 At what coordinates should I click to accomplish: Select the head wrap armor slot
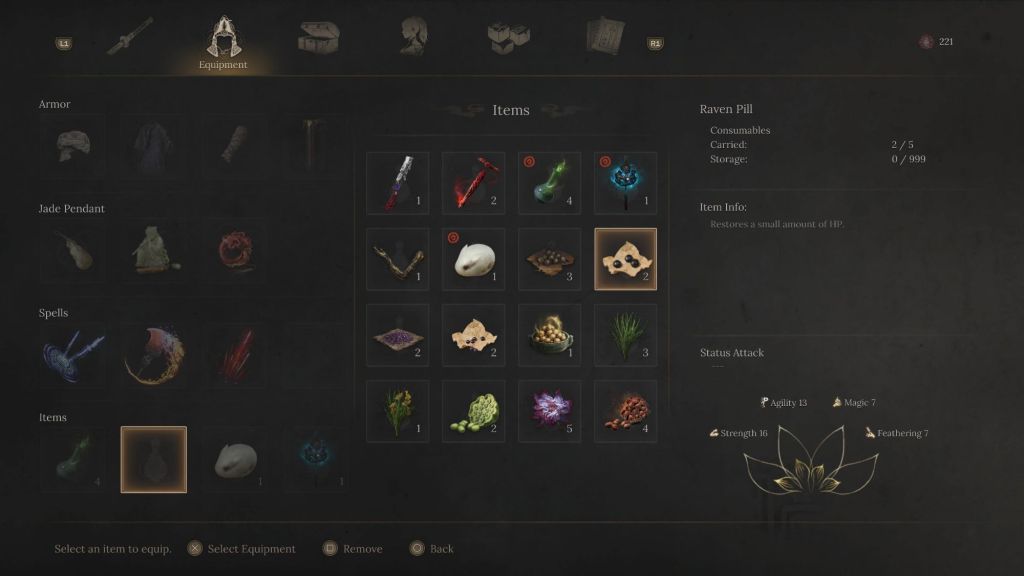(x=73, y=146)
